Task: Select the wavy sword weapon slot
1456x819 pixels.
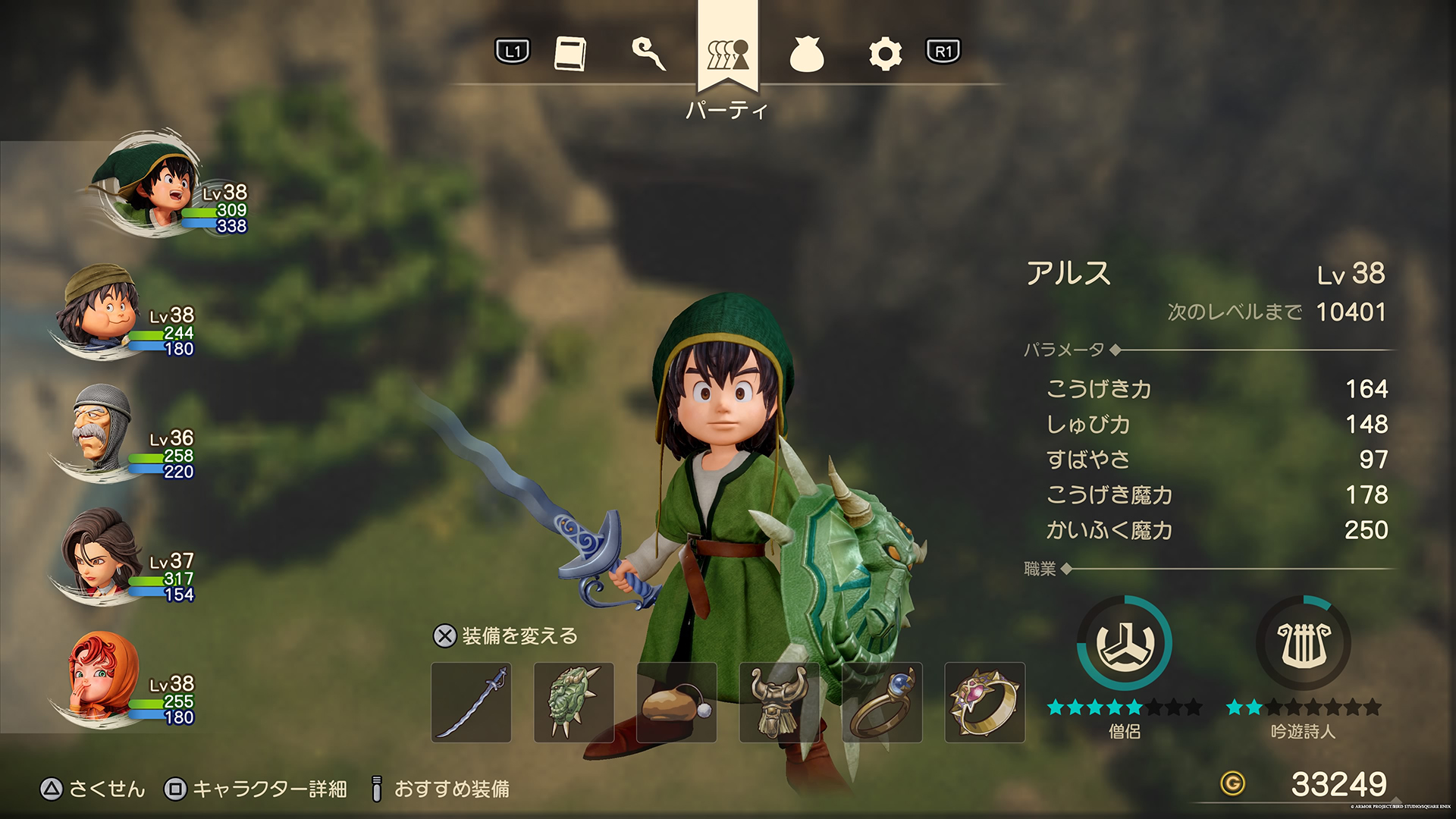Action: click(471, 702)
